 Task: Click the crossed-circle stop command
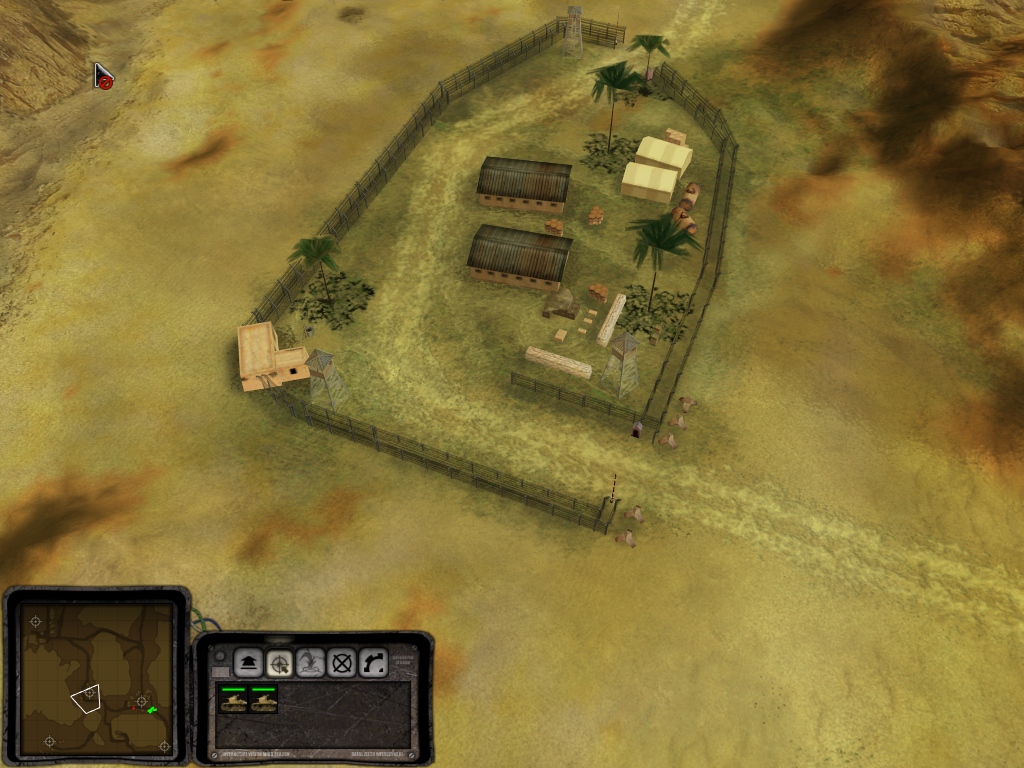click(x=343, y=662)
